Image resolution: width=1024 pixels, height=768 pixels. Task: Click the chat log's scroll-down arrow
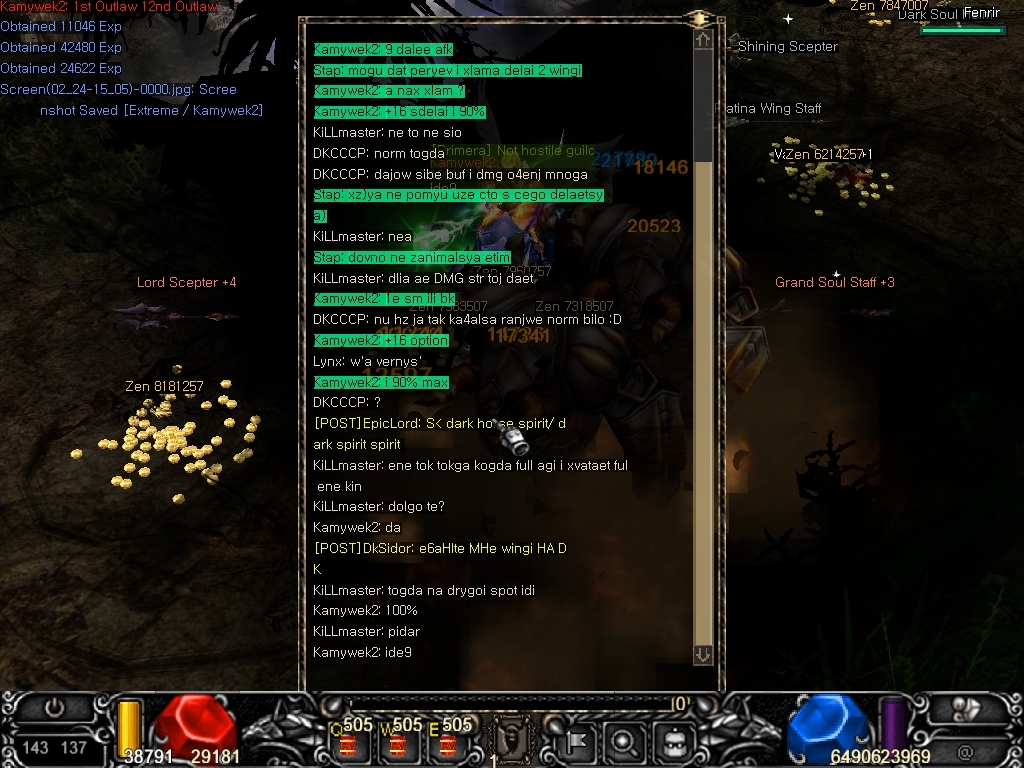(703, 654)
